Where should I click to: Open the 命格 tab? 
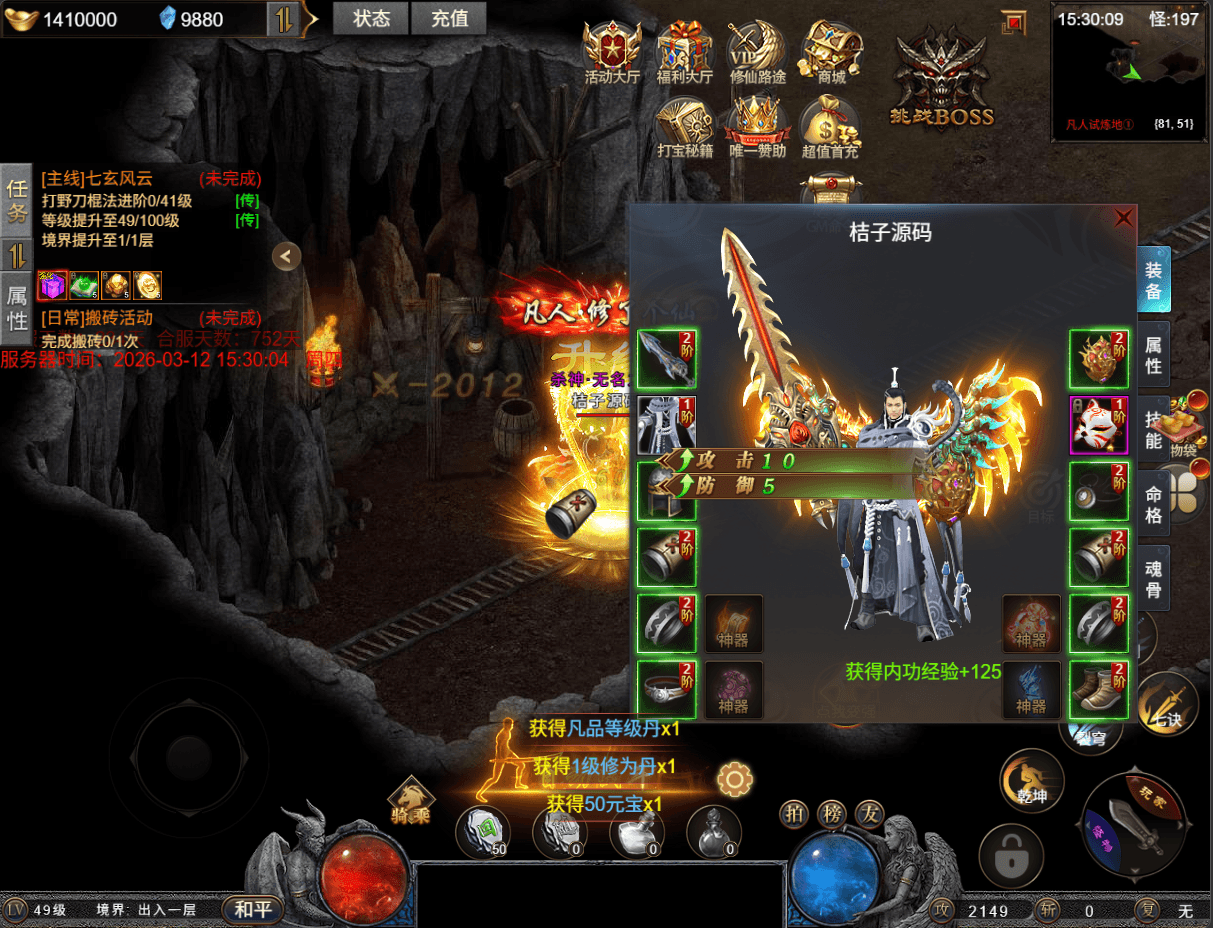point(1153,504)
